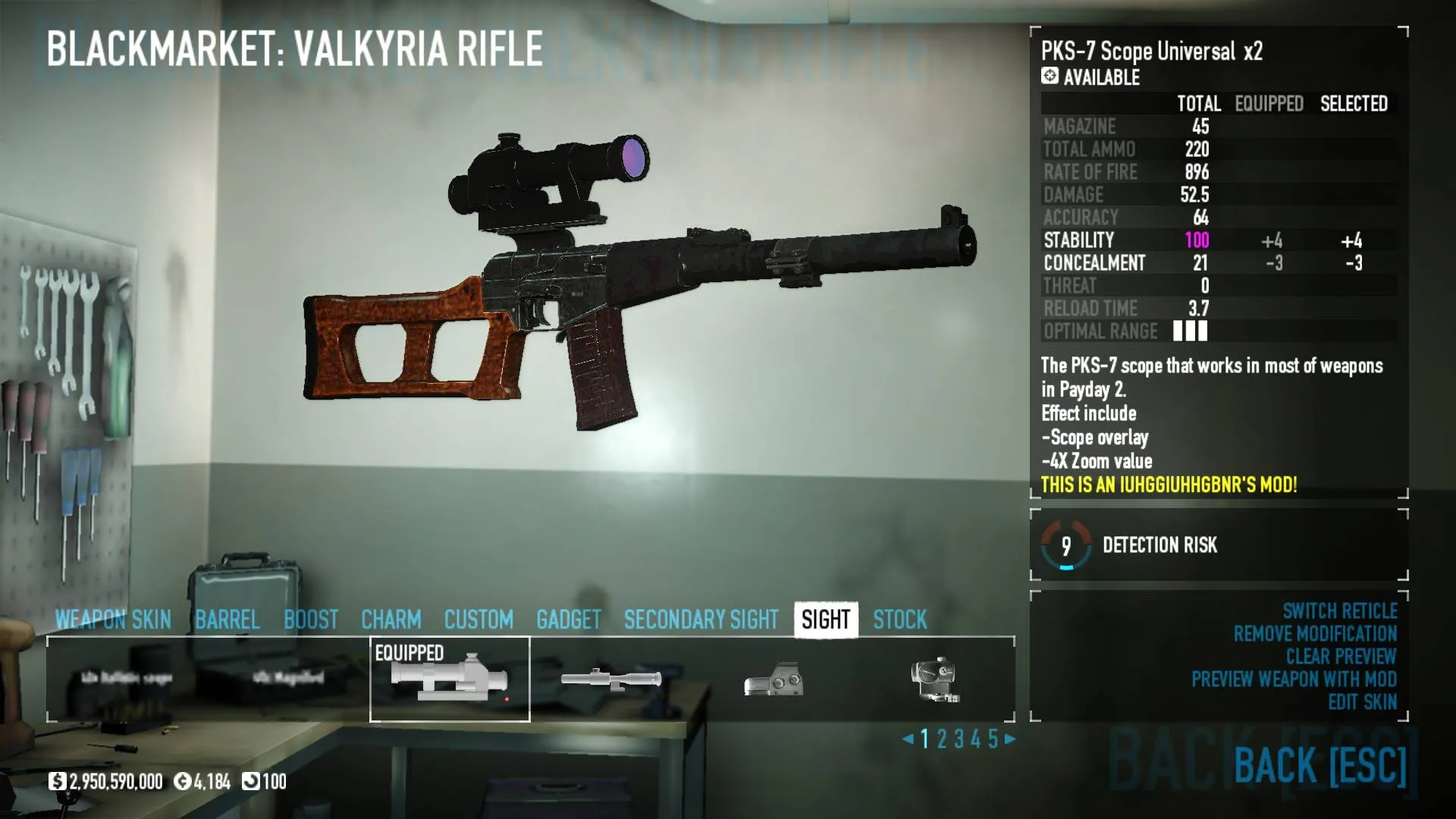The width and height of the screenshot is (1456, 819).
Task: Select the Boost category tab
Action: (x=311, y=620)
